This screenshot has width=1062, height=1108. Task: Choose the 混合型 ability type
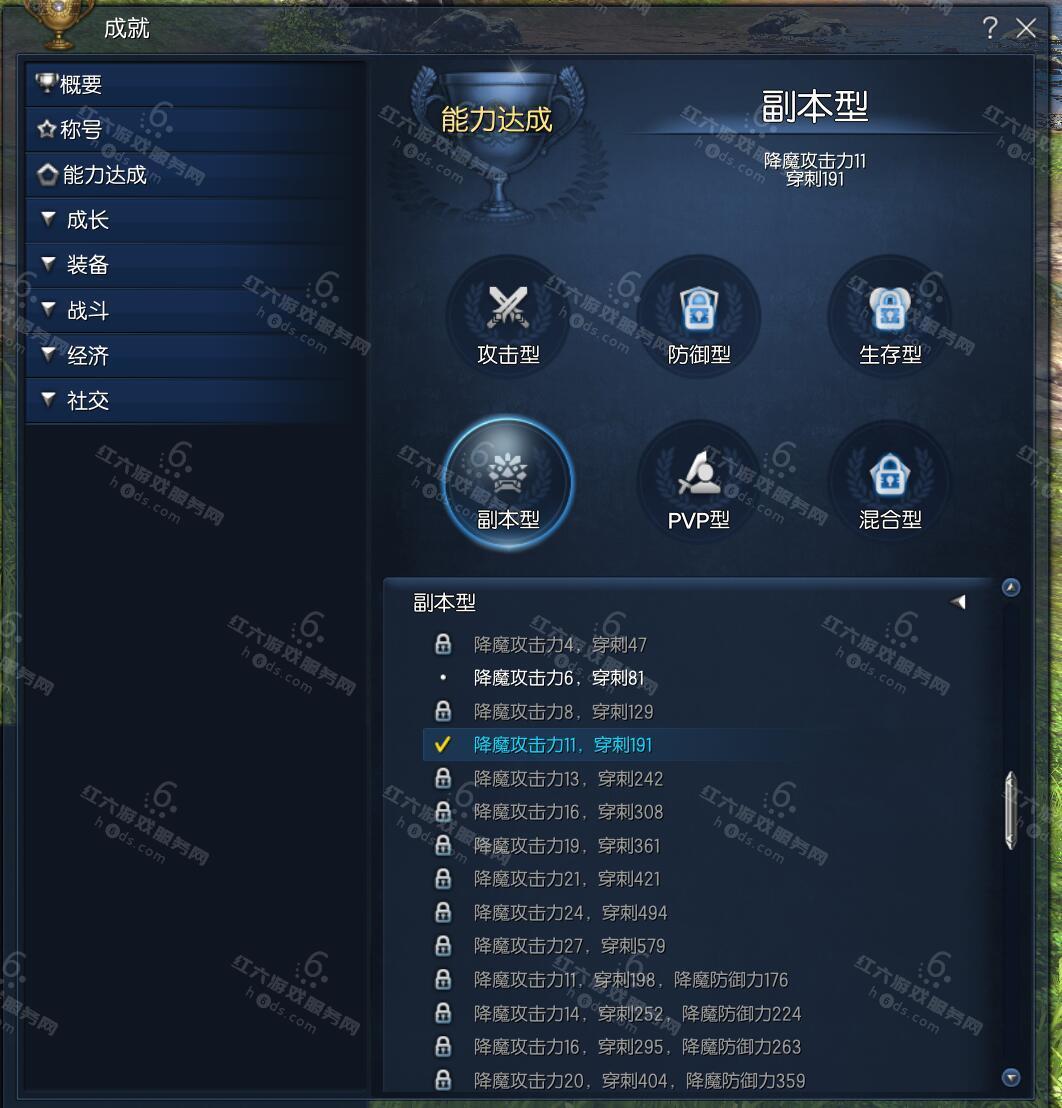tap(890, 482)
